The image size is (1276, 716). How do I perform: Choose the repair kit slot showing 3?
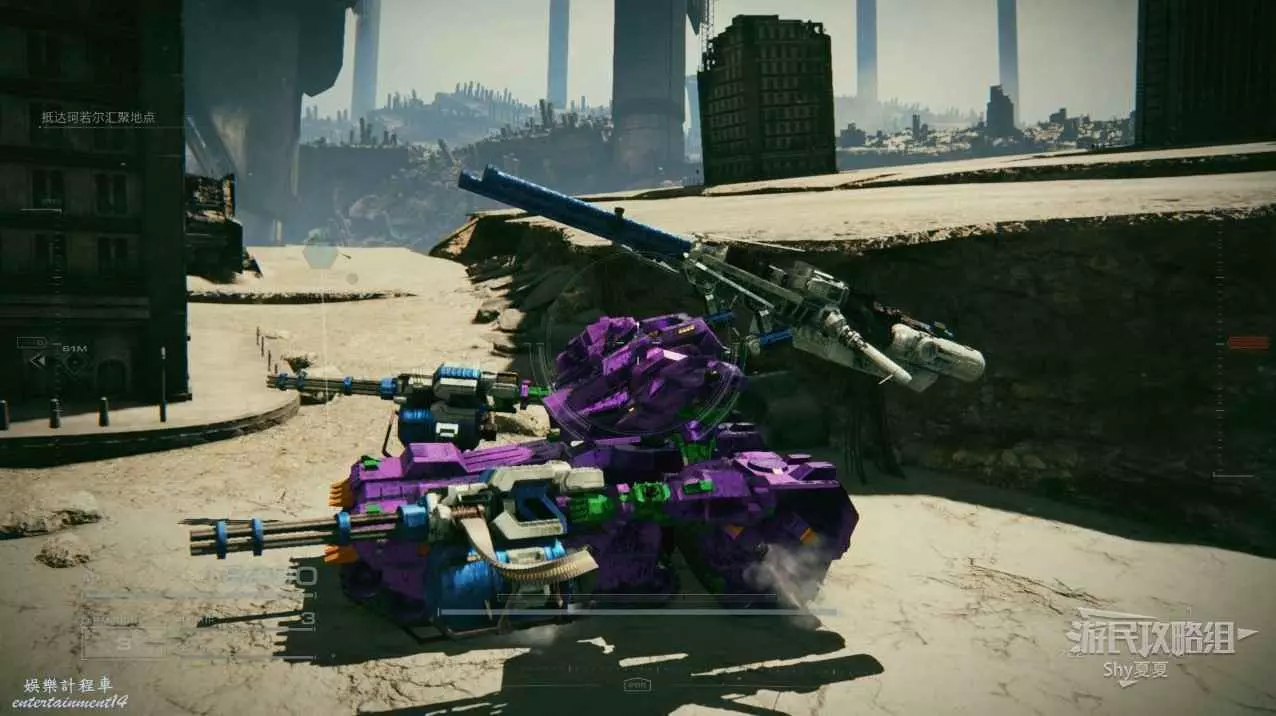pyautogui.click(x=122, y=645)
